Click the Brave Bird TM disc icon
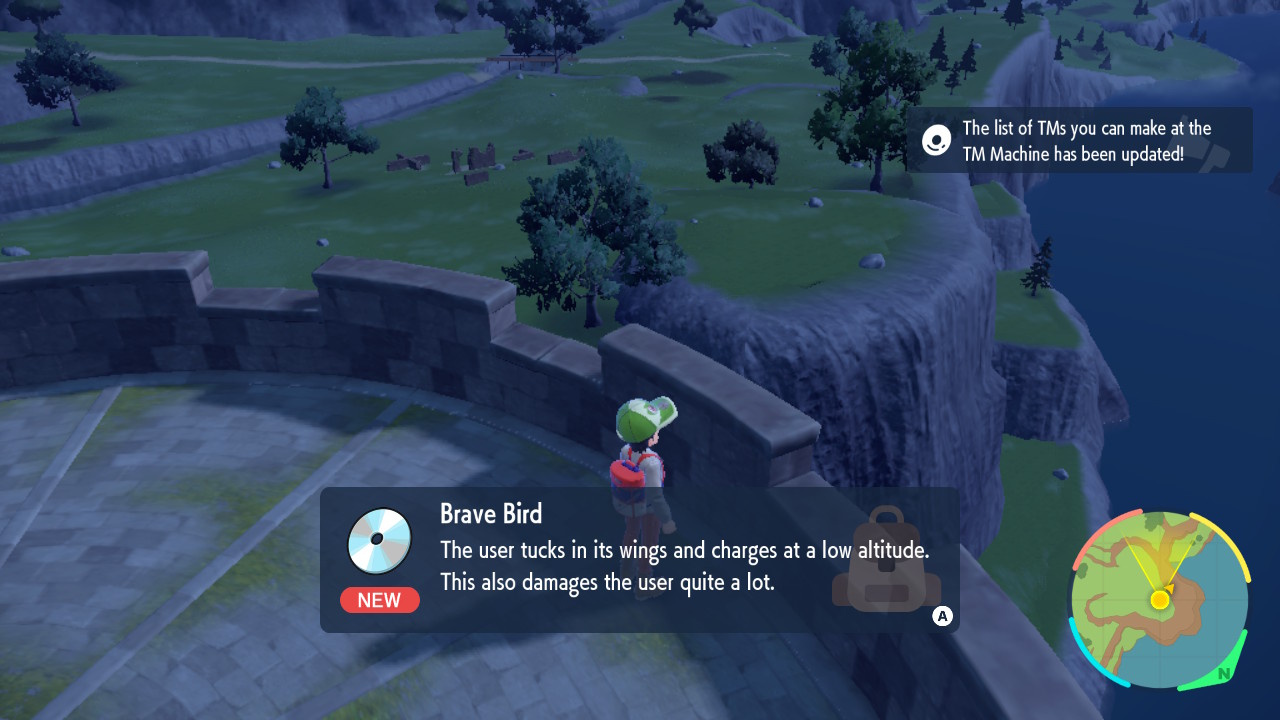This screenshot has height=720, width=1280. [x=379, y=541]
